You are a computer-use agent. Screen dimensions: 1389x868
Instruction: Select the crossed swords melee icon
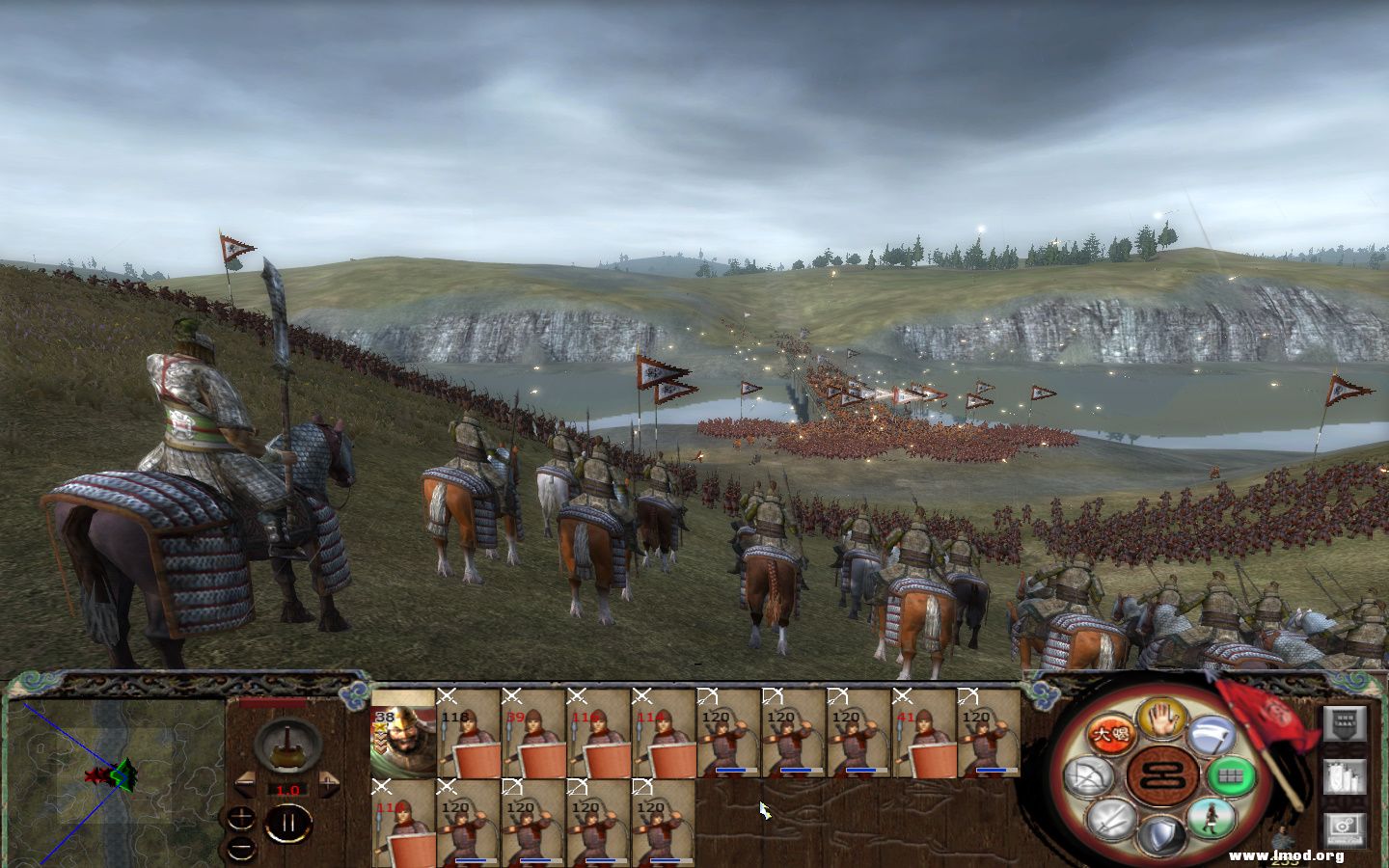click(1111, 818)
